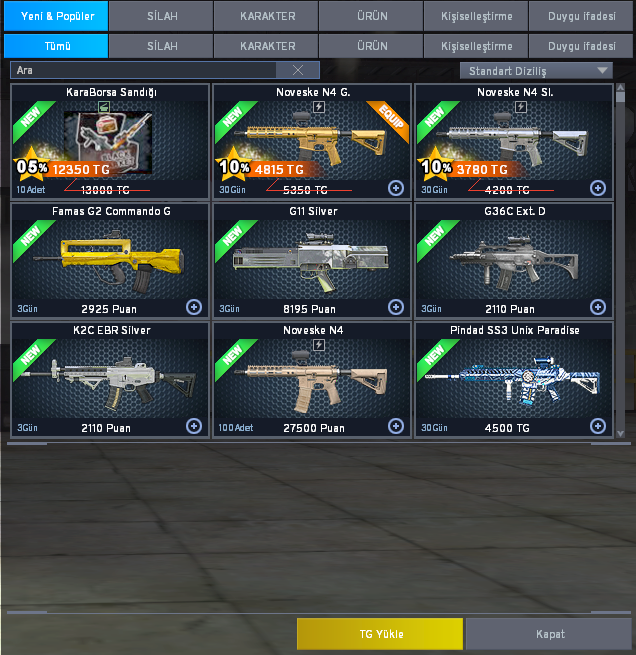This screenshot has width=636, height=655.
Task: Pick the Famas G2 Commando G card
Action: [x=110, y=260]
